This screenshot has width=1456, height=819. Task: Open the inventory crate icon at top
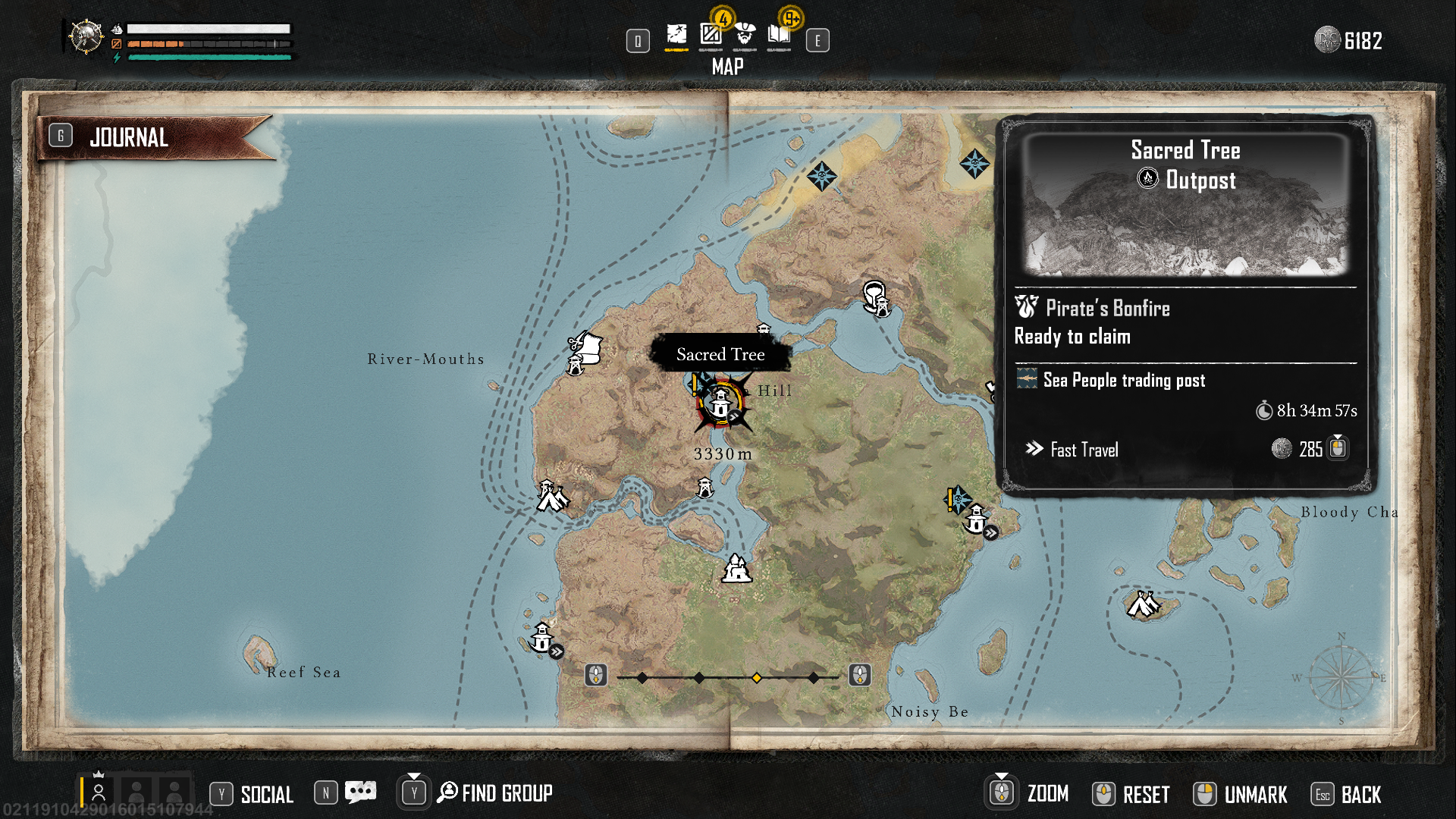(709, 35)
